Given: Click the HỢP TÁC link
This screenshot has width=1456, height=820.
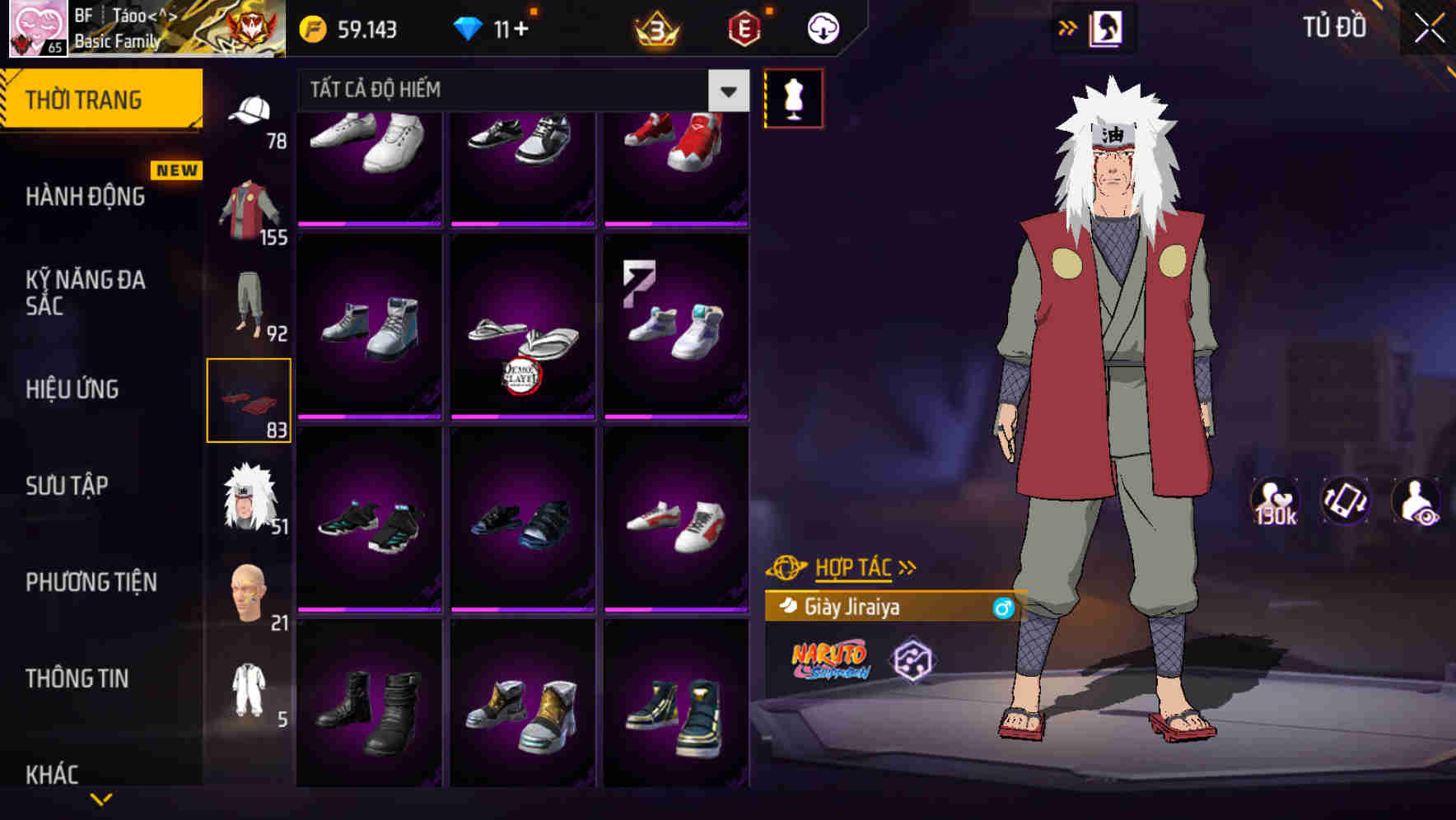Looking at the screenshot, I should point(852,566).
